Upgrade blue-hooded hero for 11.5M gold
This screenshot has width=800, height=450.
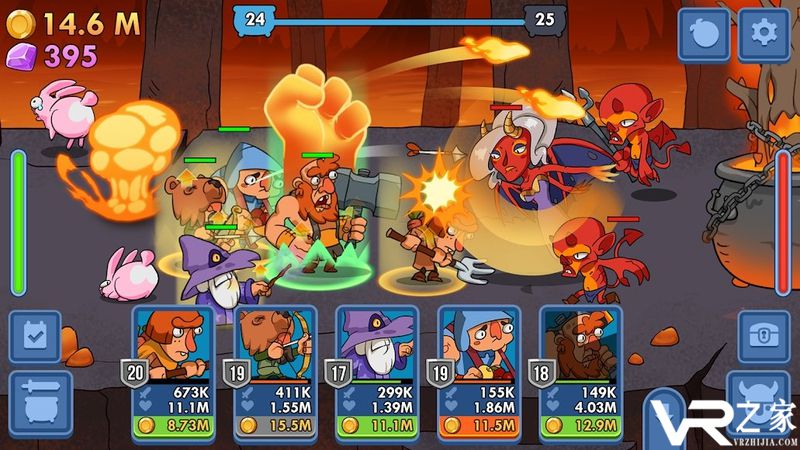click(478, 427)
